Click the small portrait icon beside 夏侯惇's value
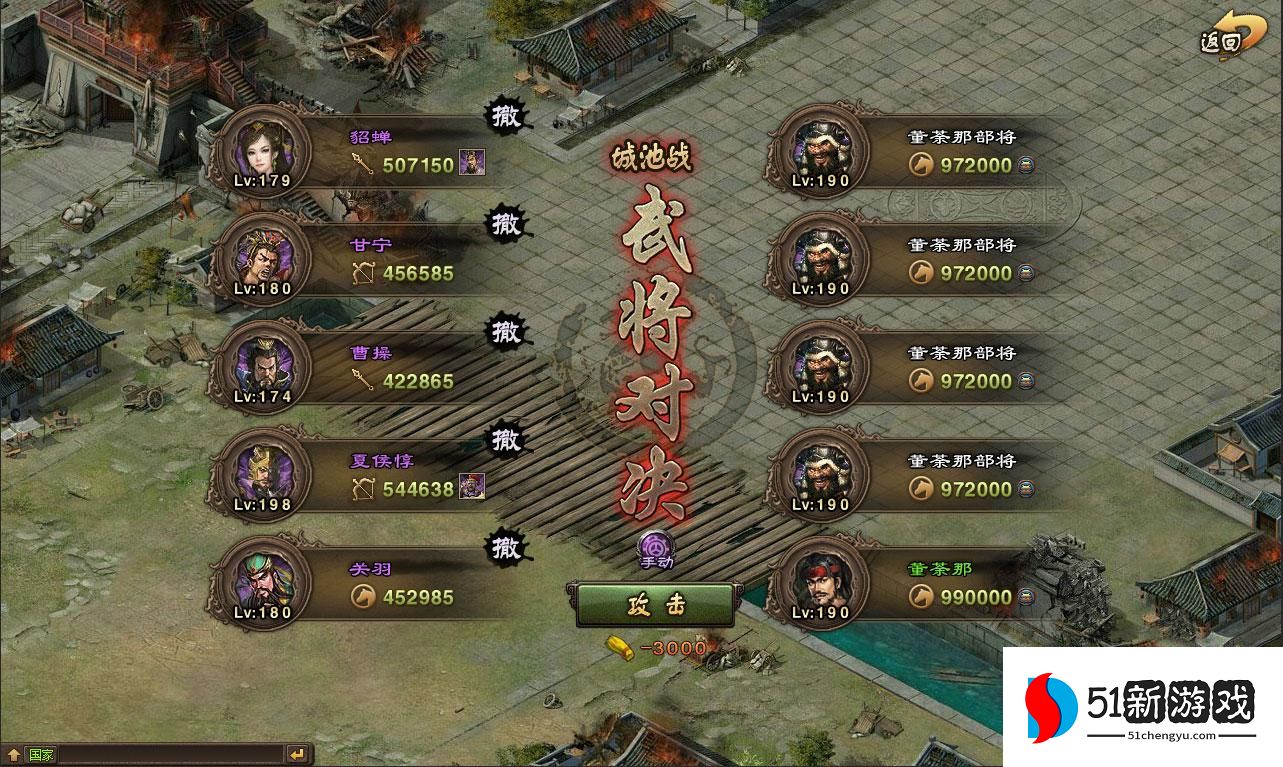The width and height of the screenshot is (1283, 767). click(470, 488)
